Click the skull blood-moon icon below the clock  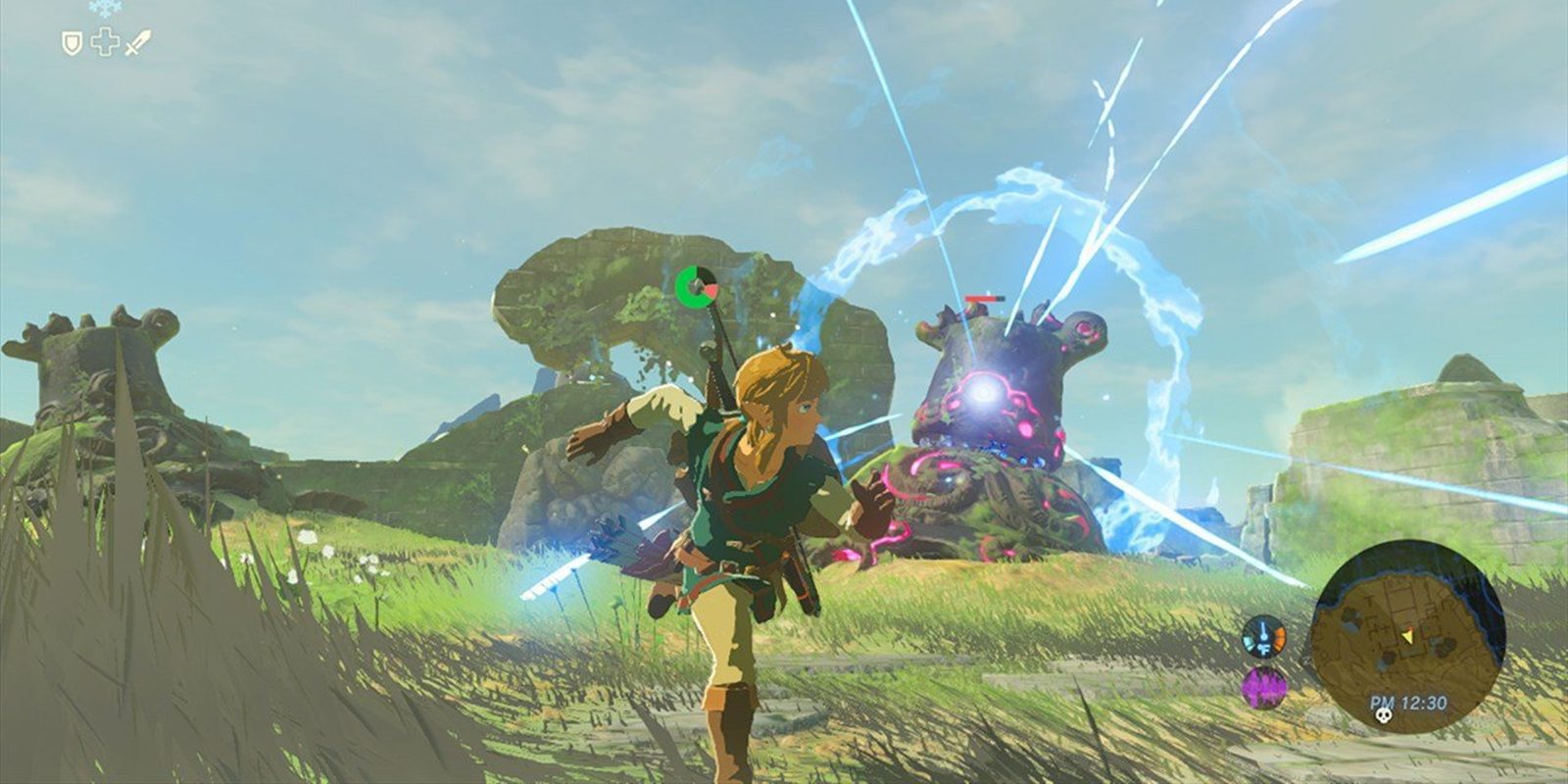(1384, 716)
